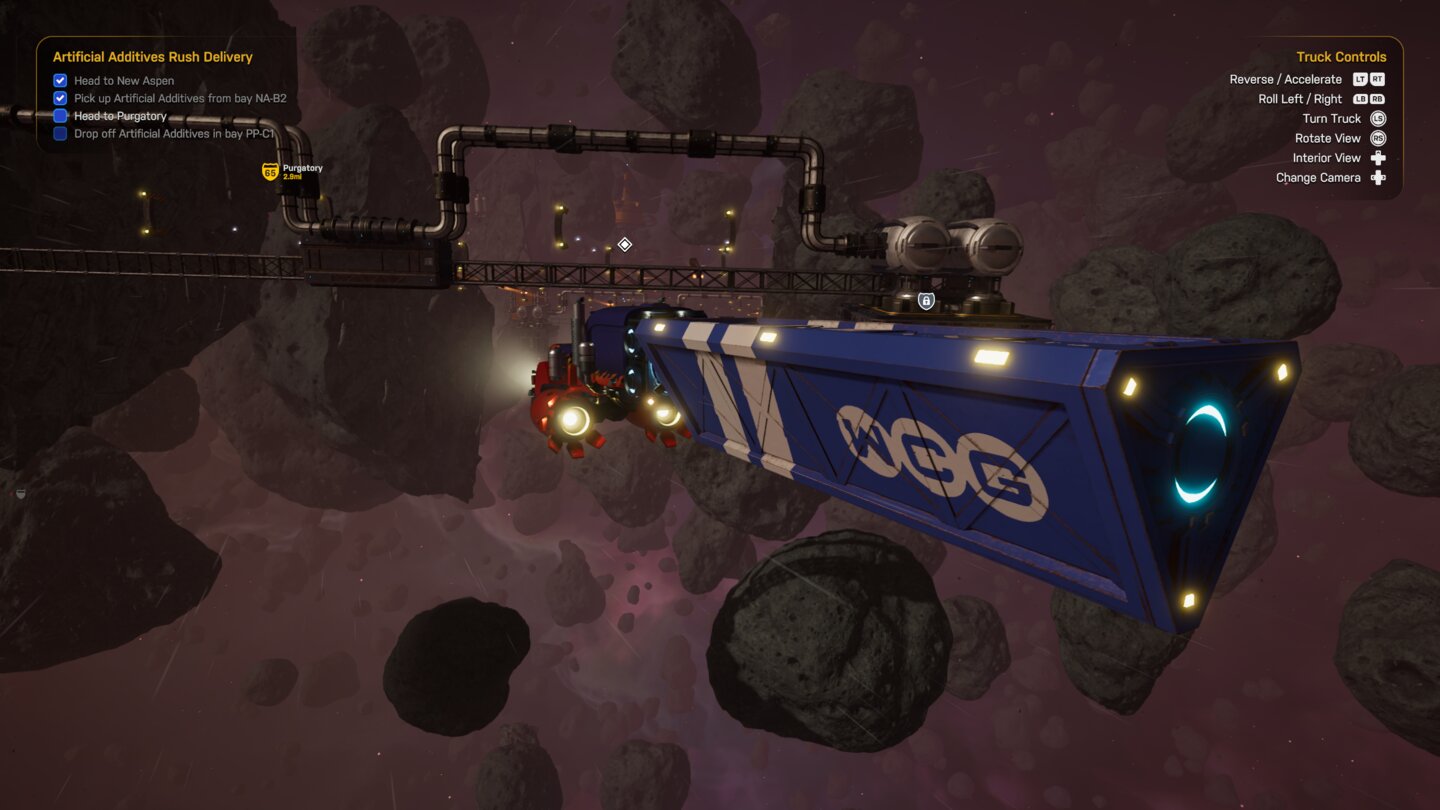Viewport: 1440px width, 810px height.
Task: Click the lock shield marker near the silos
Action: pyautogui.click(x=924, y=300)
